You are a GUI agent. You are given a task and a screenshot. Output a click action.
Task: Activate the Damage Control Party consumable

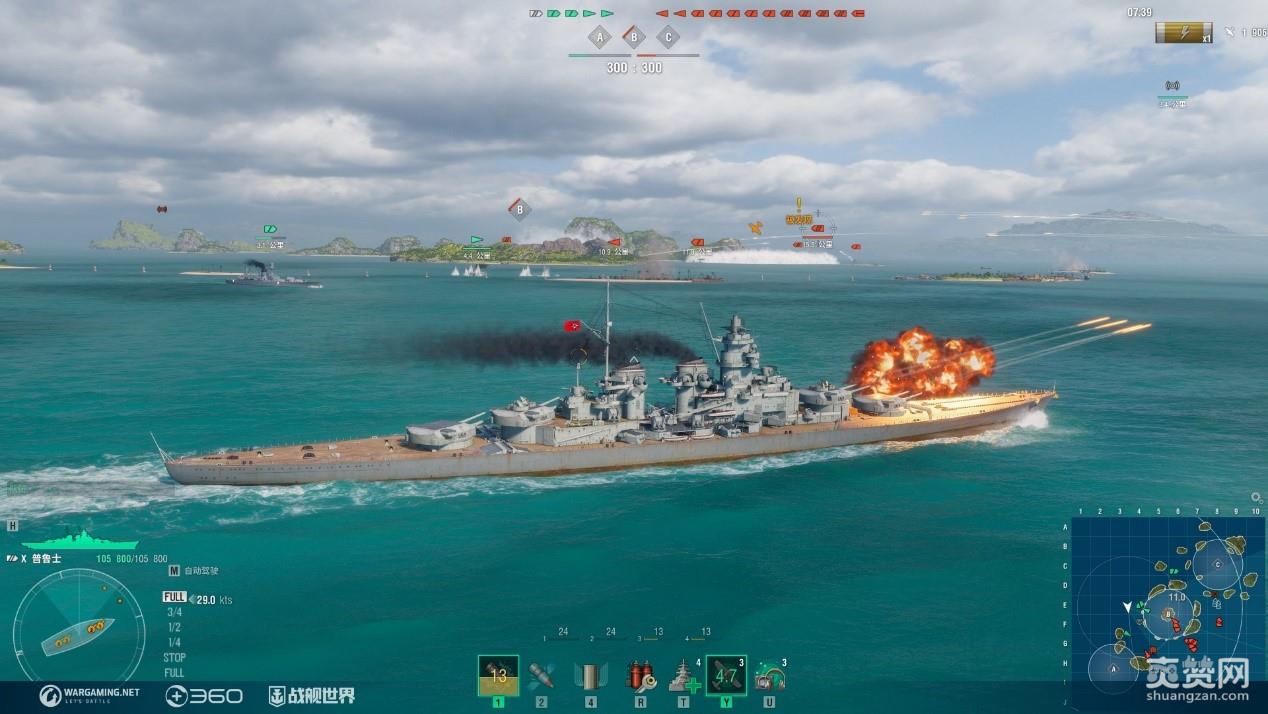(x=640, y=675)
